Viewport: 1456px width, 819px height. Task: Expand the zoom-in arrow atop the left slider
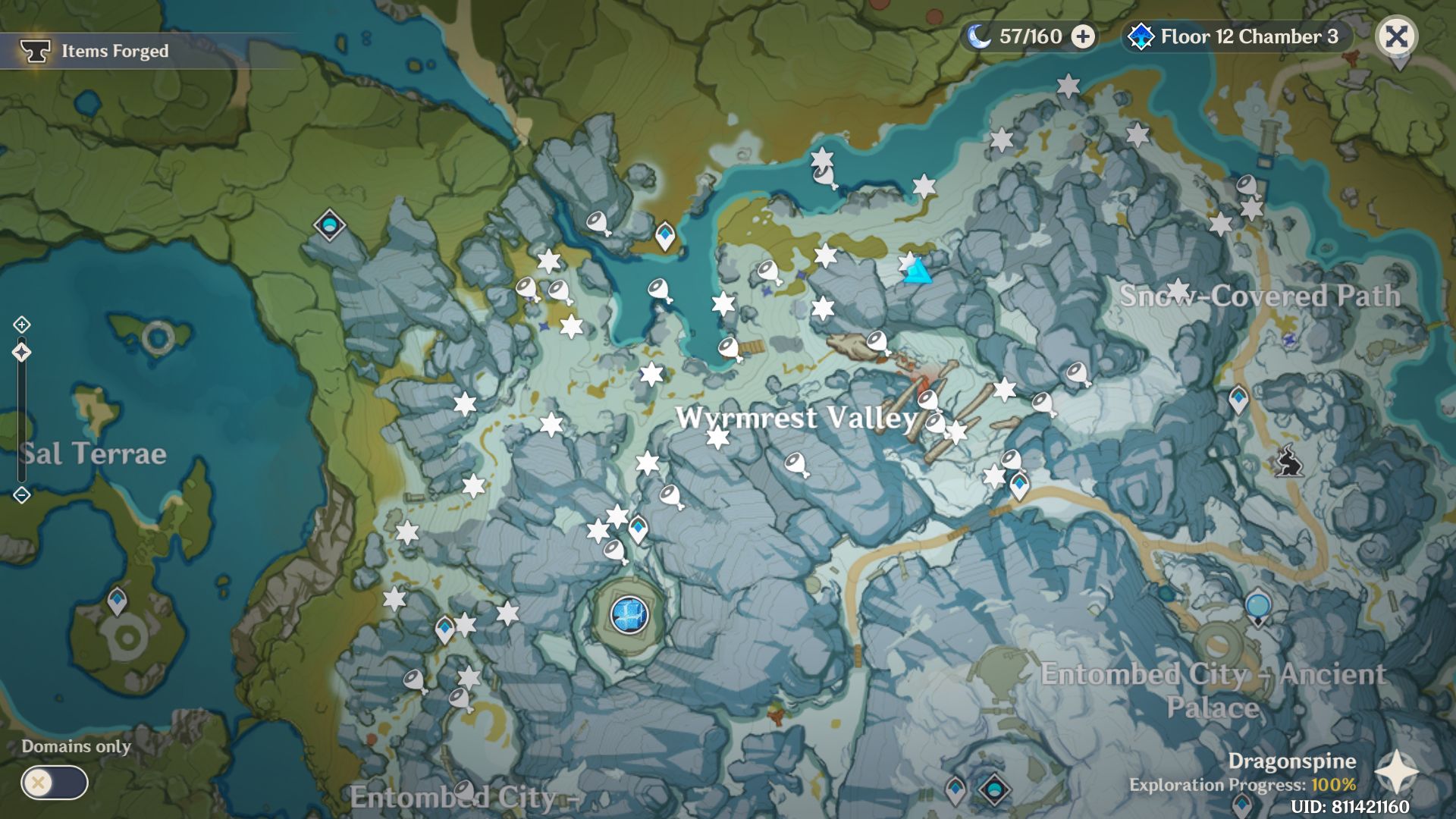click(x=23, y=324)
